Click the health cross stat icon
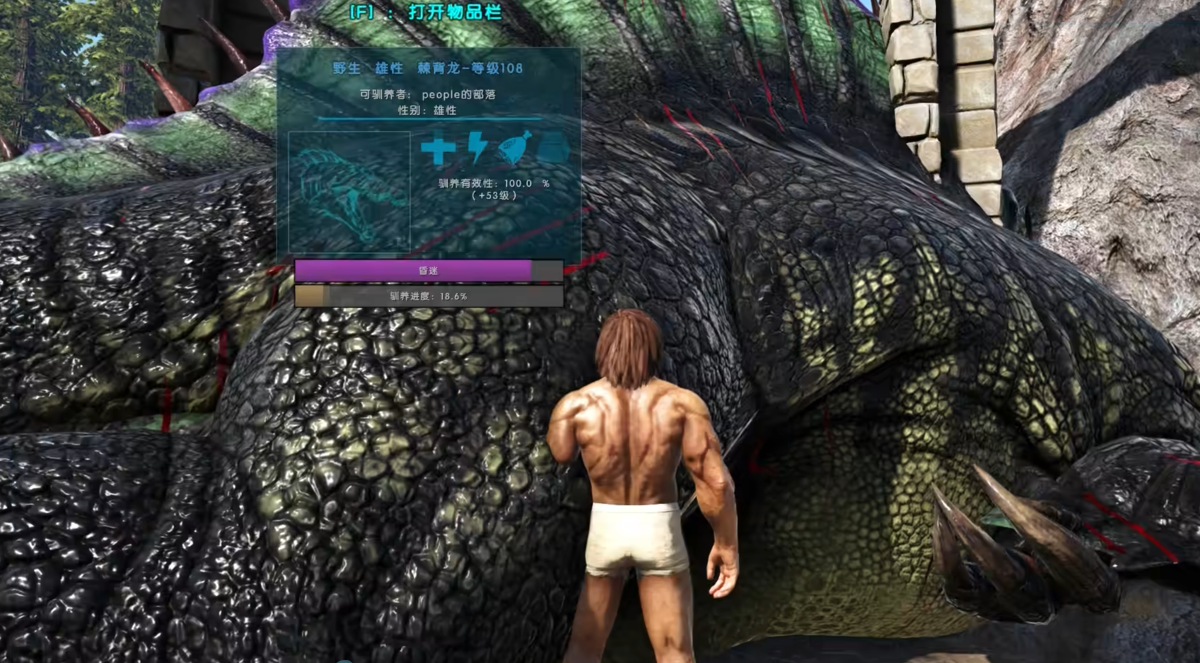1200x663 pixels. click(437, 150)
